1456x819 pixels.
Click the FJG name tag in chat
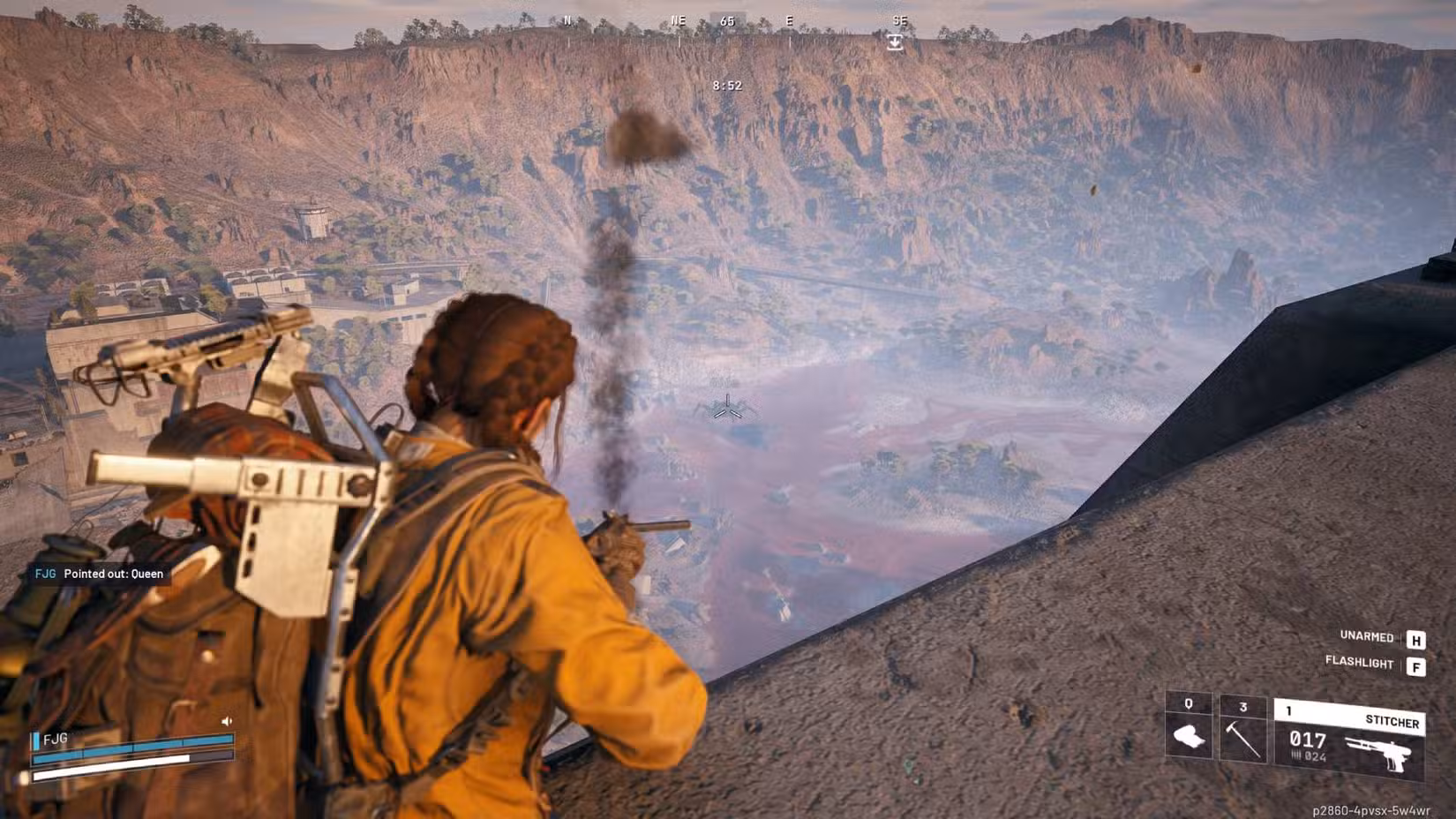45,574
